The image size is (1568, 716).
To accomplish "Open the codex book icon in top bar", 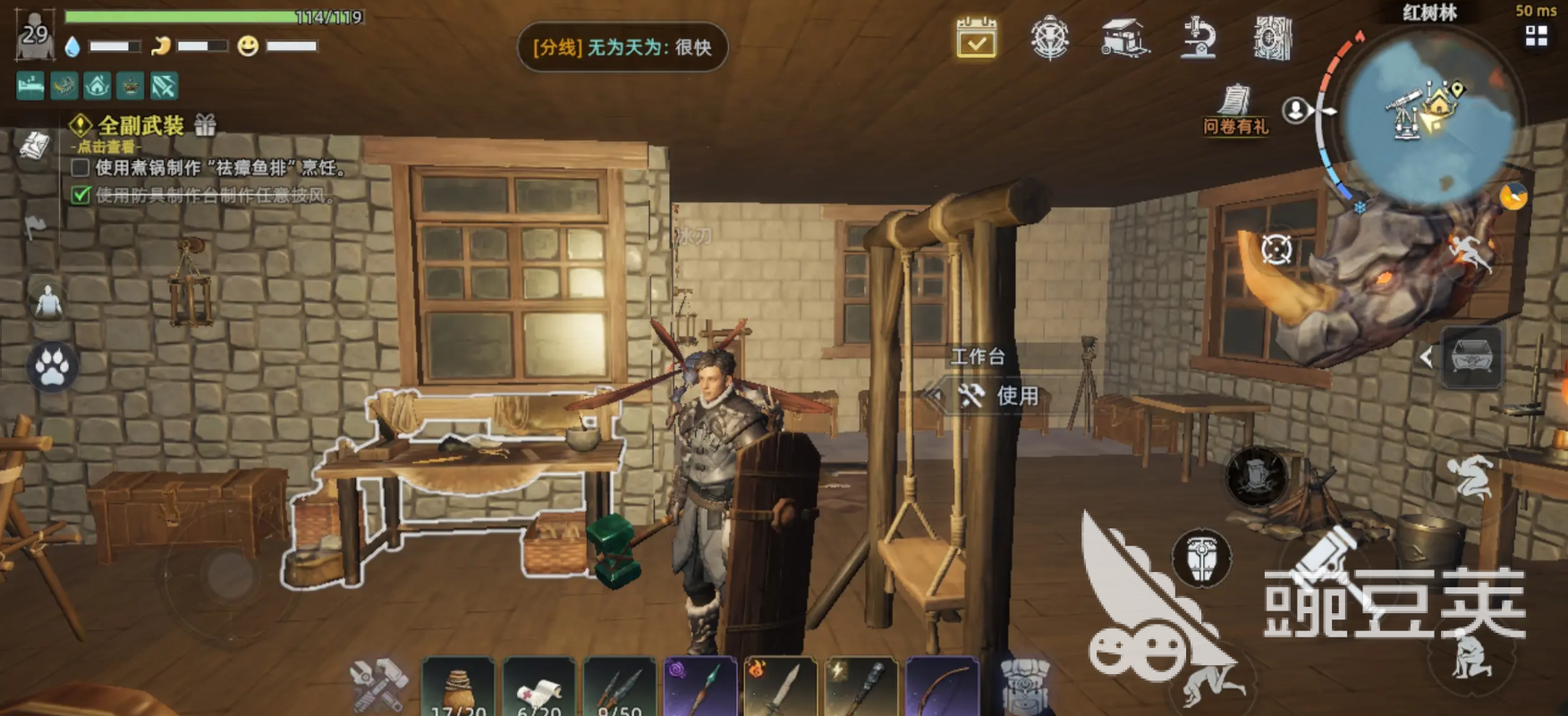I will [x=1273, y=38].
